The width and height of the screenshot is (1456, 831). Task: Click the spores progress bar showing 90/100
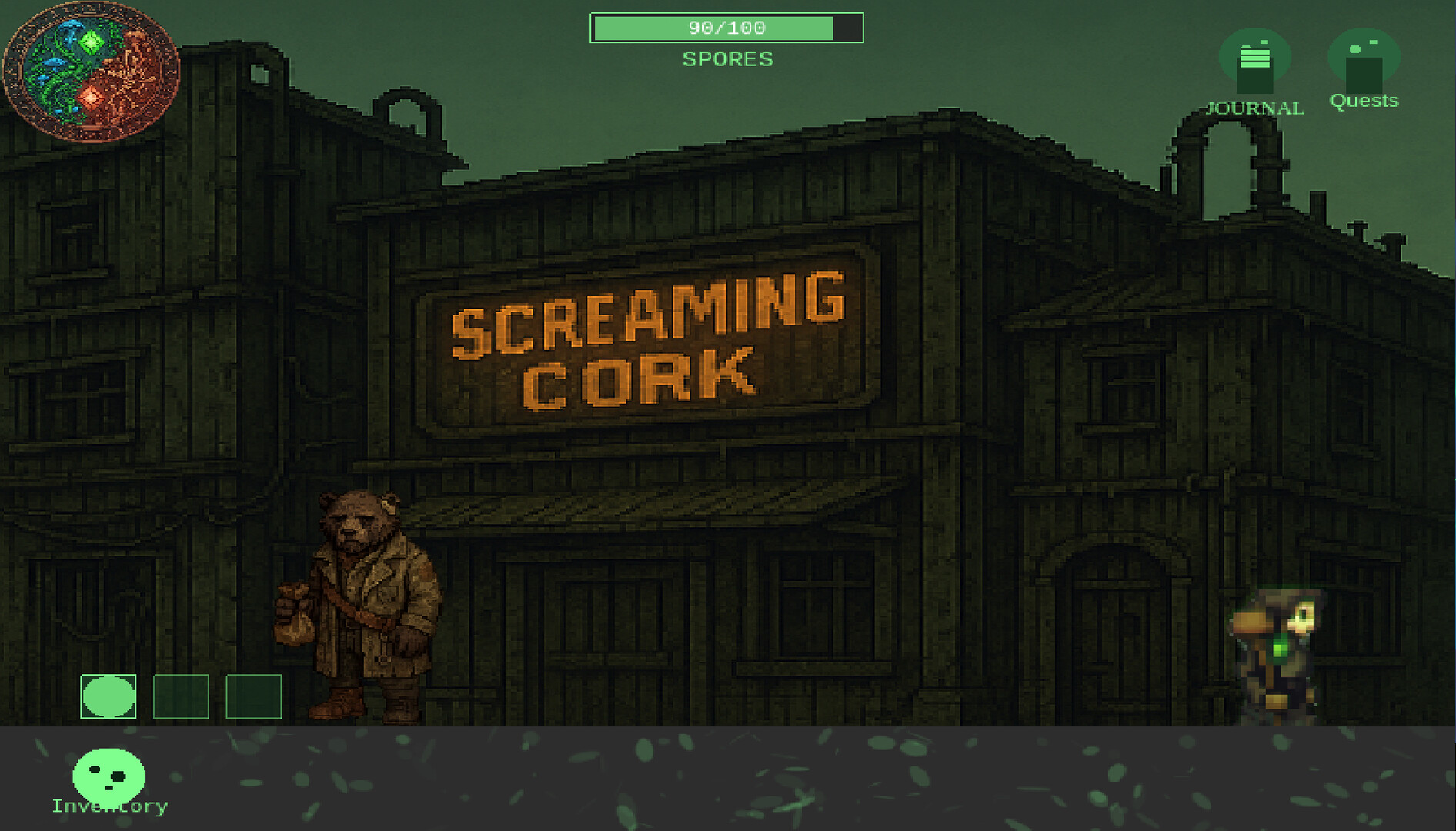(x=726, y=28)
